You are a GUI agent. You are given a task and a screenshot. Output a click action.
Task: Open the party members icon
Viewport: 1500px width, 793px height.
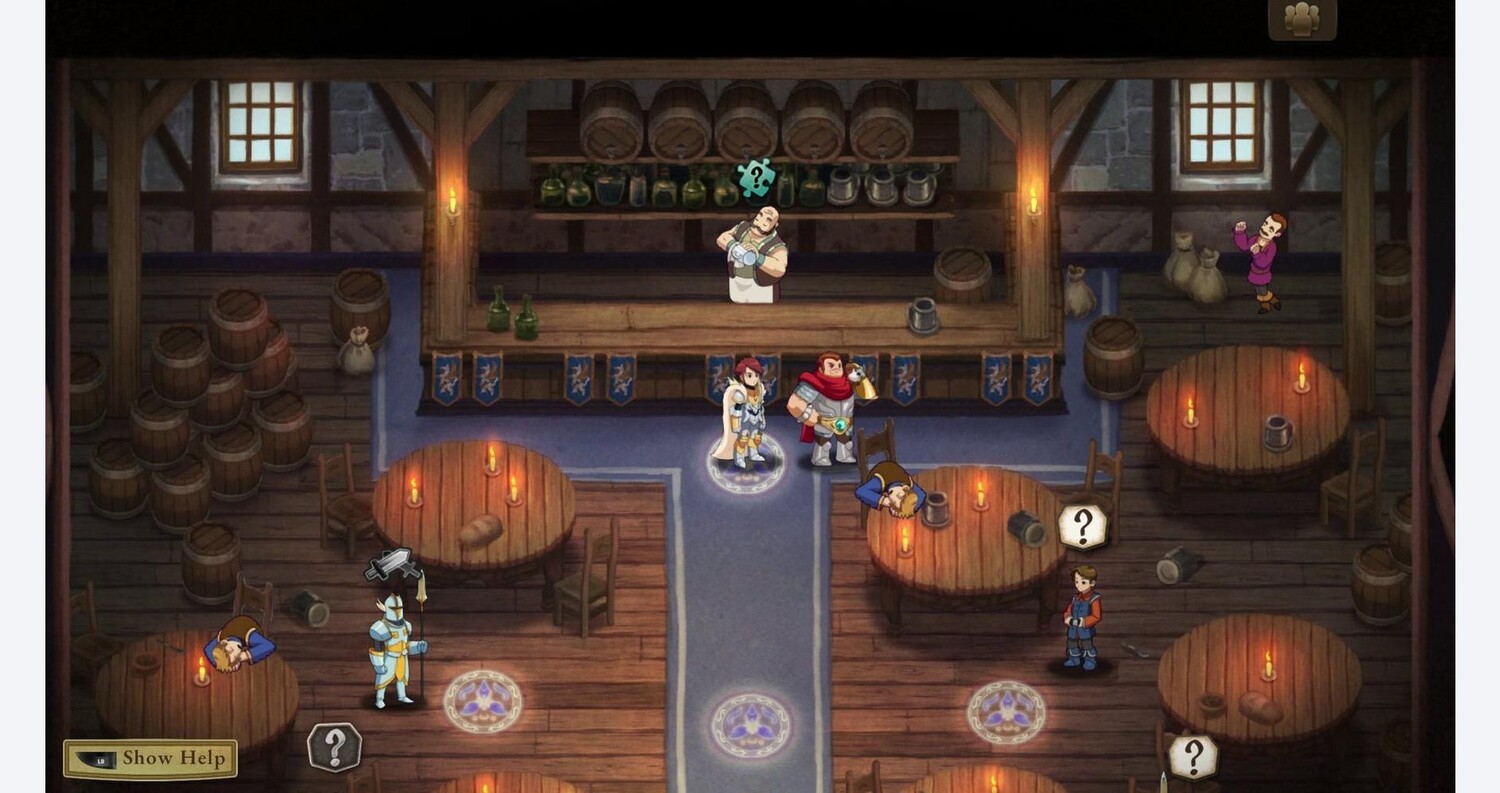coord(1301,19)
